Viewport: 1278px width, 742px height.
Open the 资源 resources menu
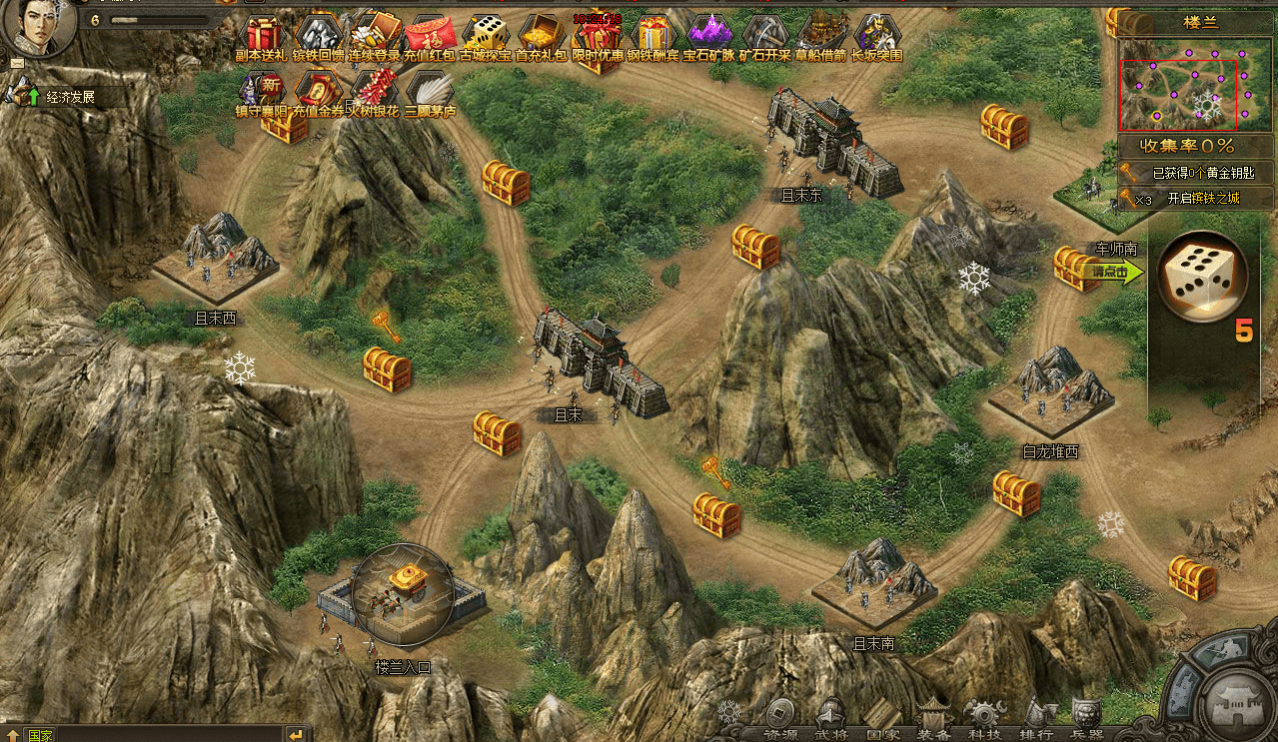pyautogui.click(x=781, y=718)
